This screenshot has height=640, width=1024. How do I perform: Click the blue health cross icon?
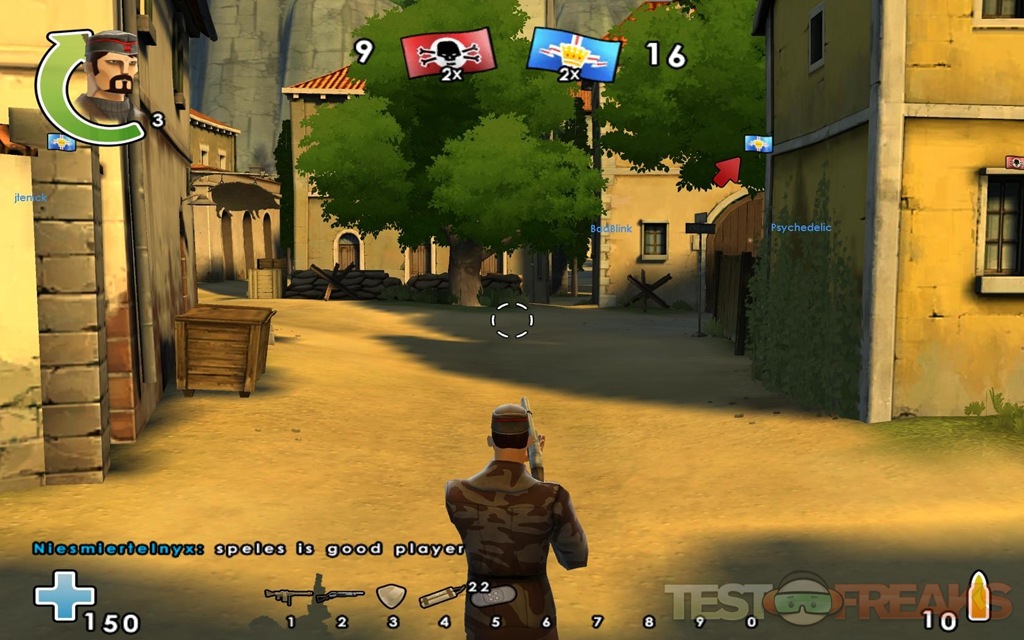(64, 596)
